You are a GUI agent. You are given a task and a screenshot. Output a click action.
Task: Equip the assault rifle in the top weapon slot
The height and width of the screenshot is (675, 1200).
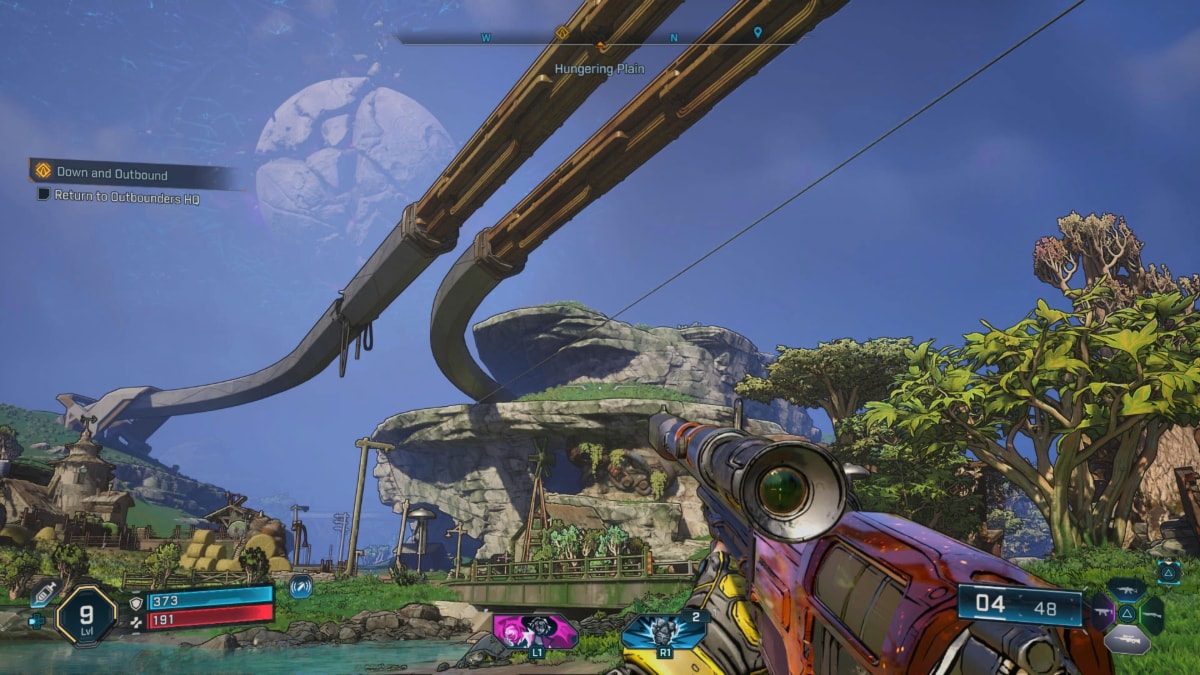pos(1126,590)
